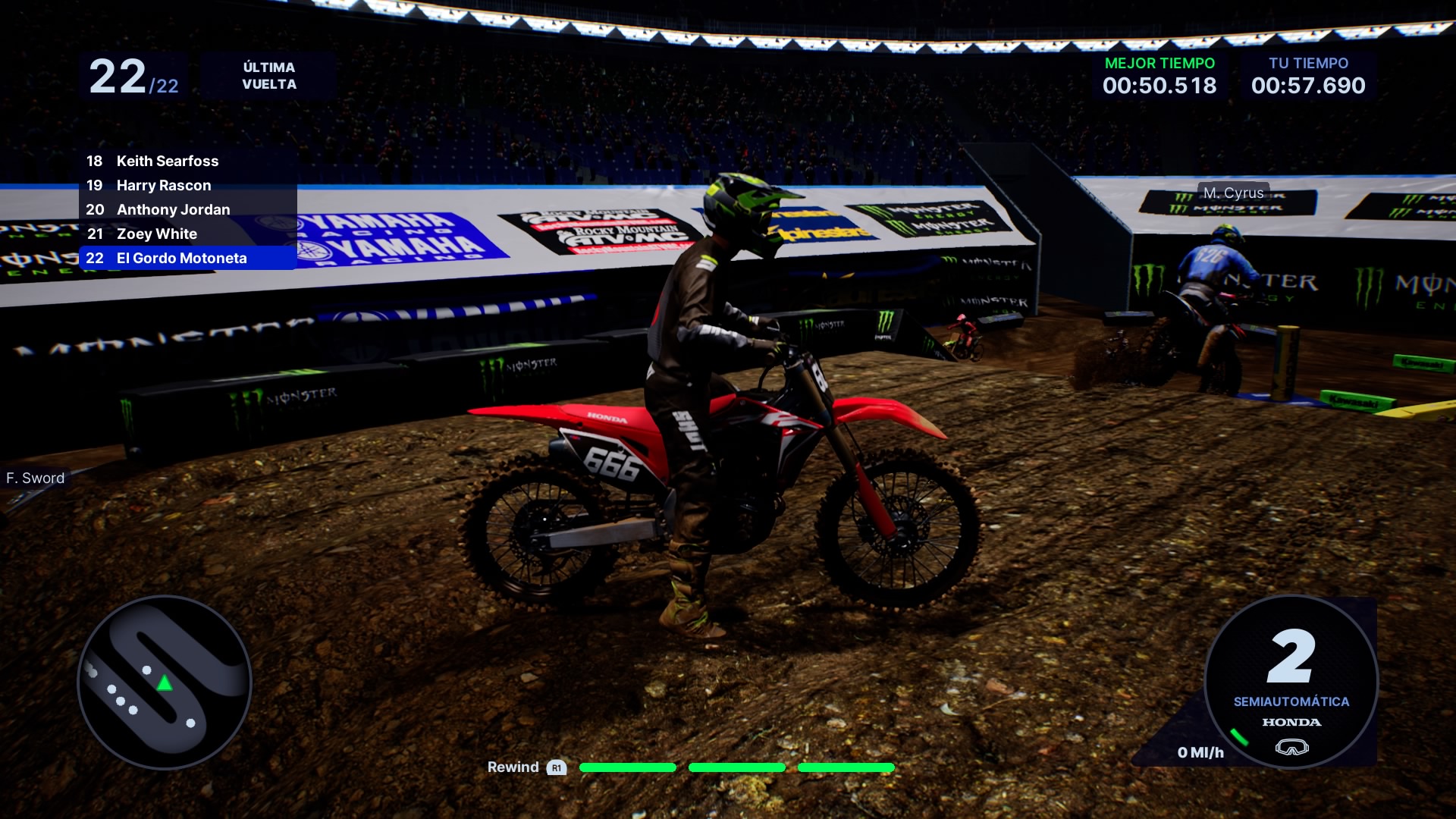The image size is (1456, 819).
Task: Select the green position arrow on the minimap
Action: click(164, 684)
